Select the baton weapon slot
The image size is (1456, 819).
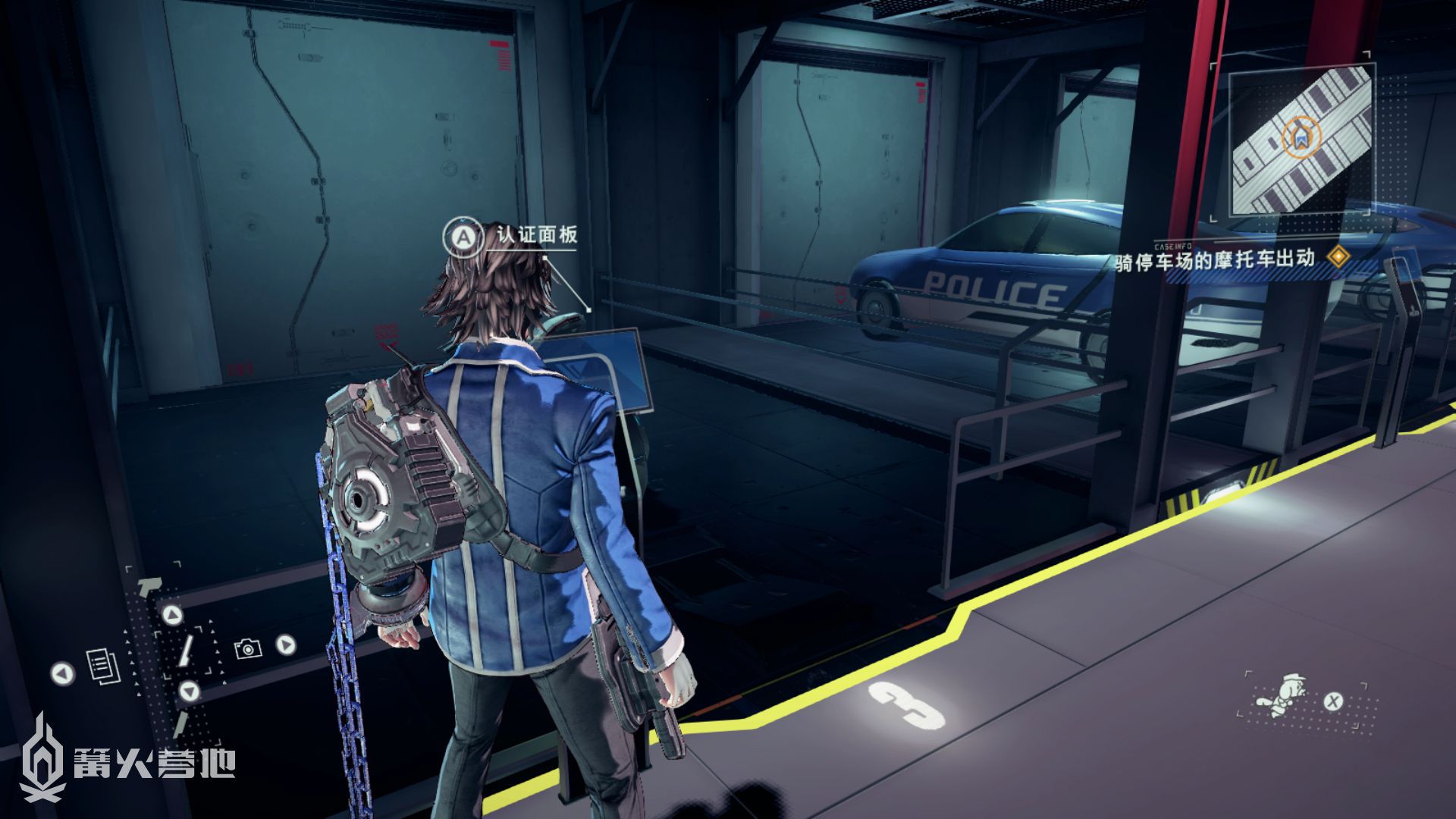[x=186, y=650]
